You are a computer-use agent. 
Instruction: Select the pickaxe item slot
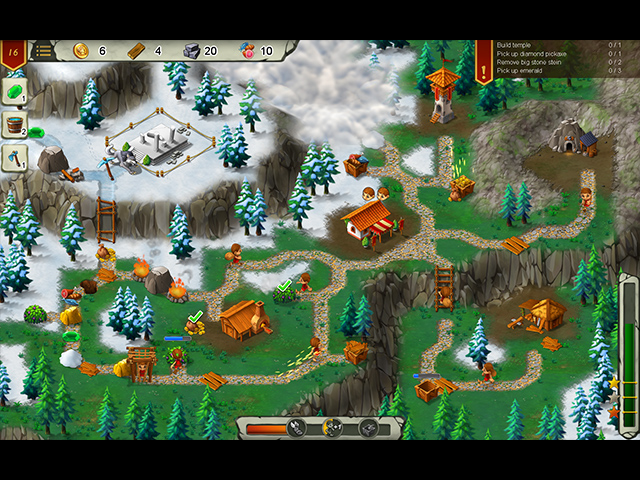[x=15, y=157]
